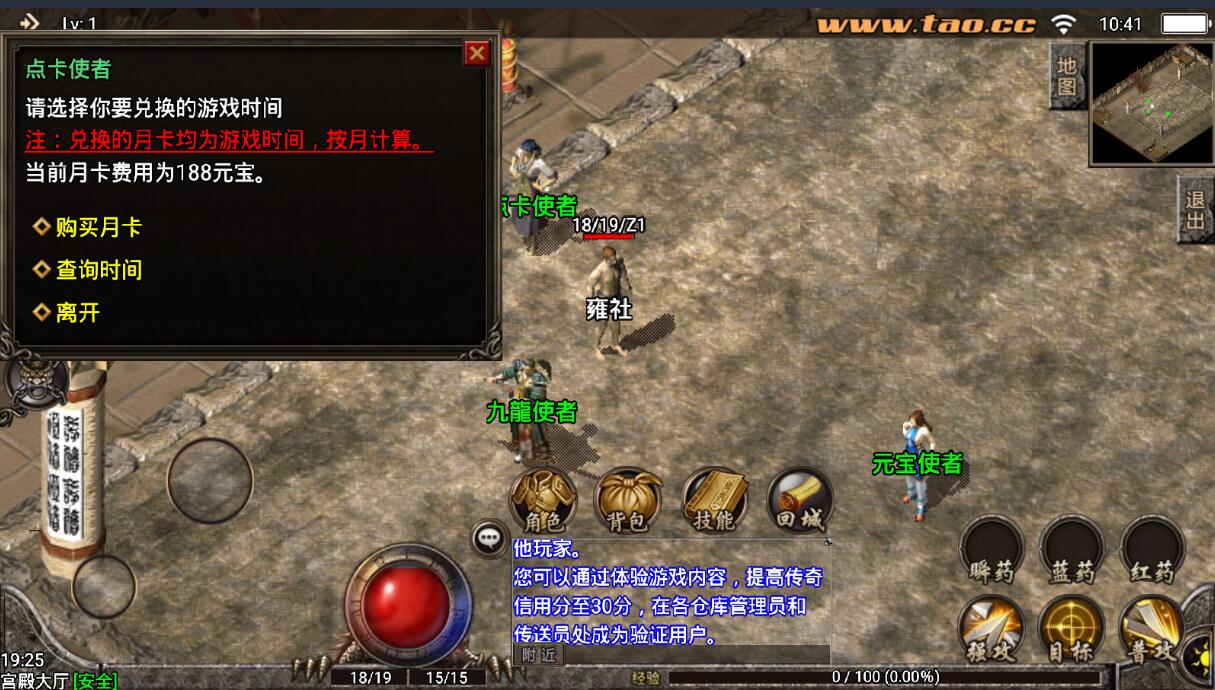Viewport: 1215px width, 690px height.
Task: Choose the 购买月卡 dialogue option
Action: 98,227
